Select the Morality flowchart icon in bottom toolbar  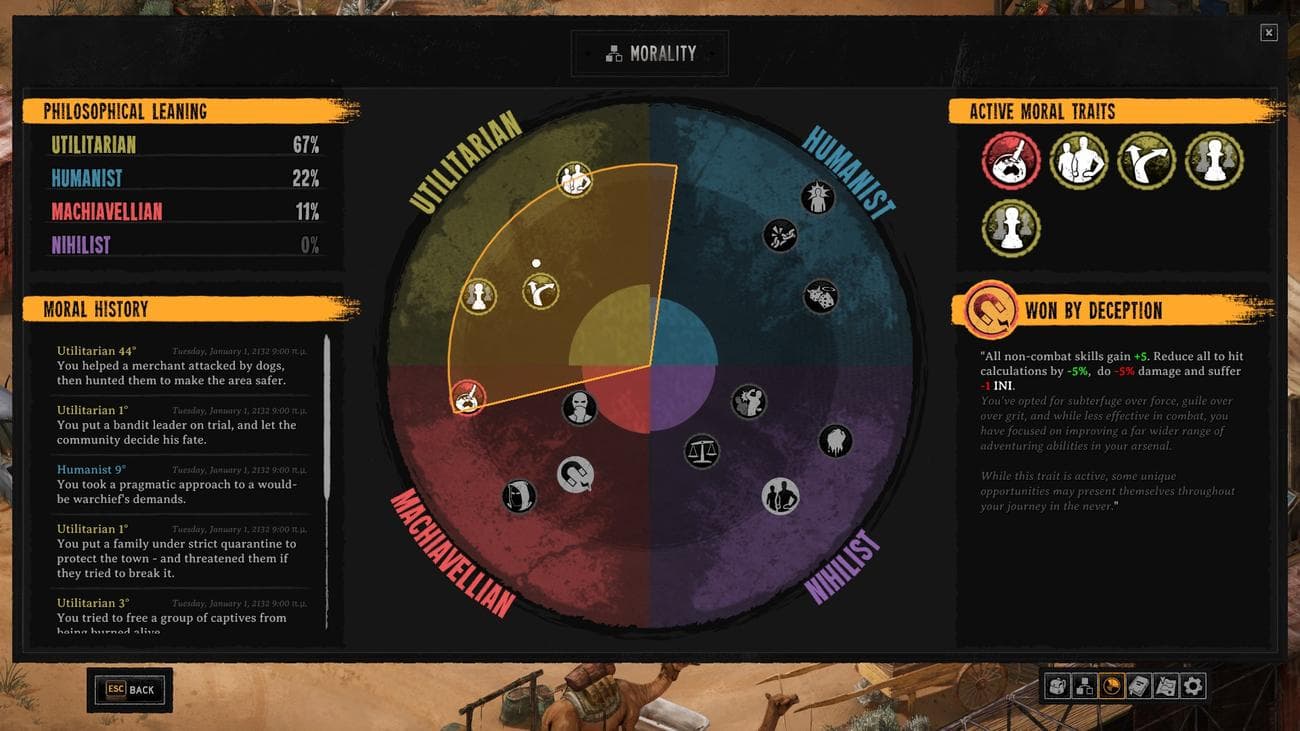1086,686
